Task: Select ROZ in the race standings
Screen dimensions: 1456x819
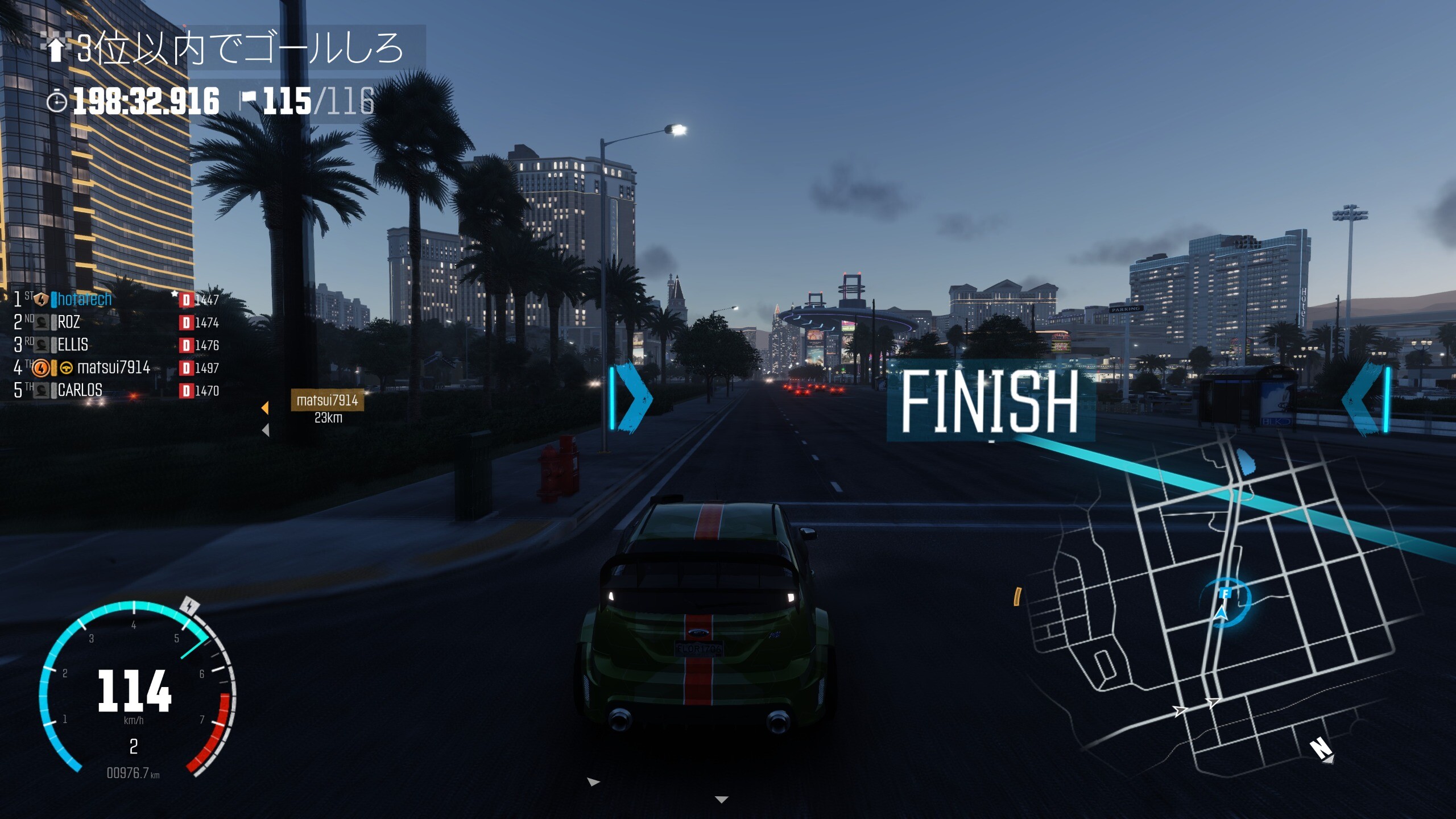Action: click(69, 322)
